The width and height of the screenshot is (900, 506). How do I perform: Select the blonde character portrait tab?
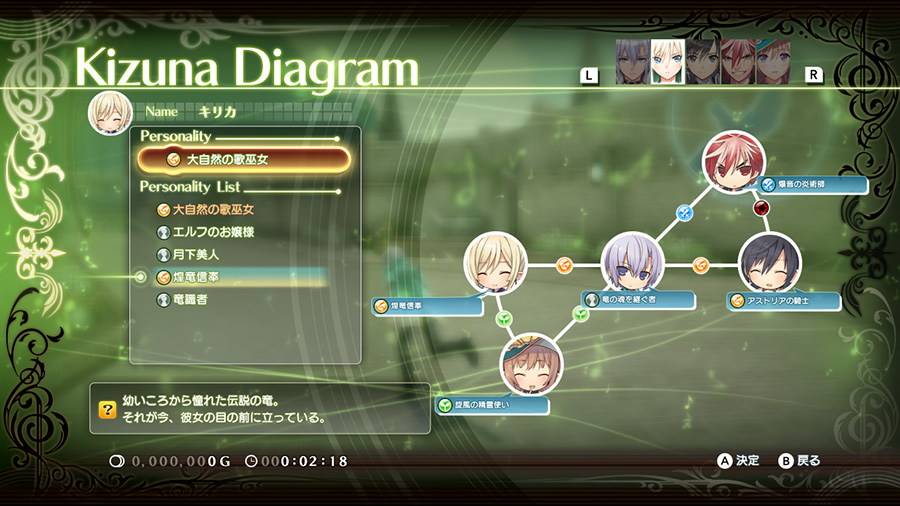667,61
